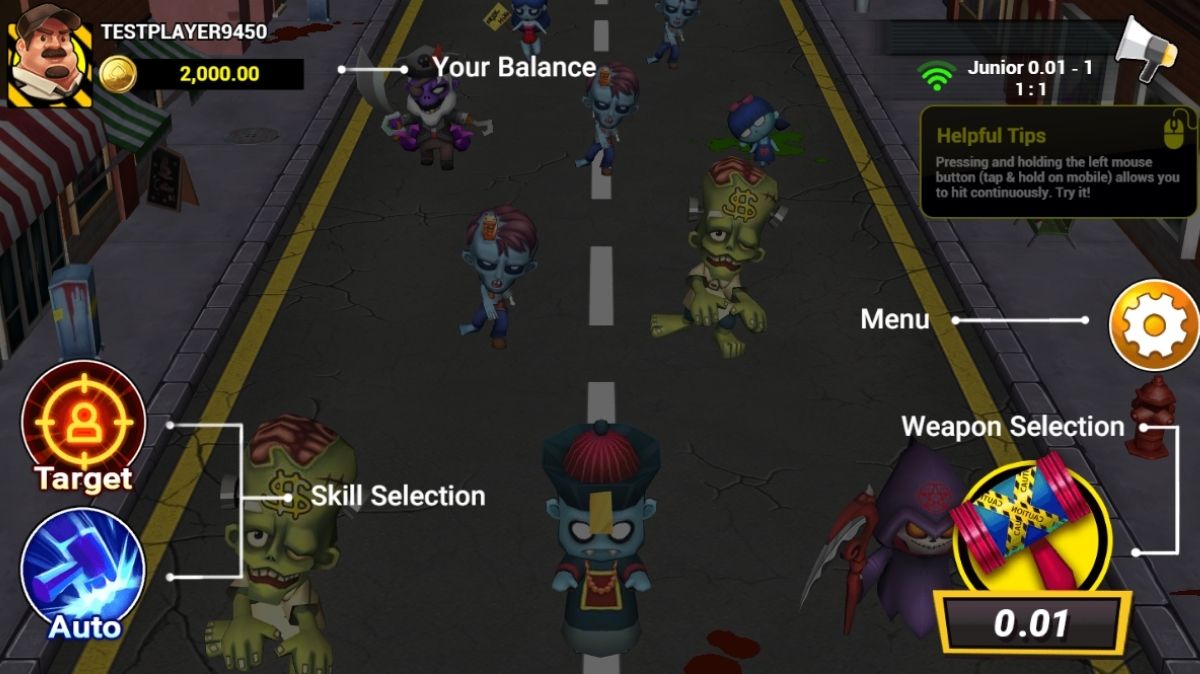Click the gold coin balance icon
The width and height of the screenshot is (1200, 674).
[x=118, y=74]
